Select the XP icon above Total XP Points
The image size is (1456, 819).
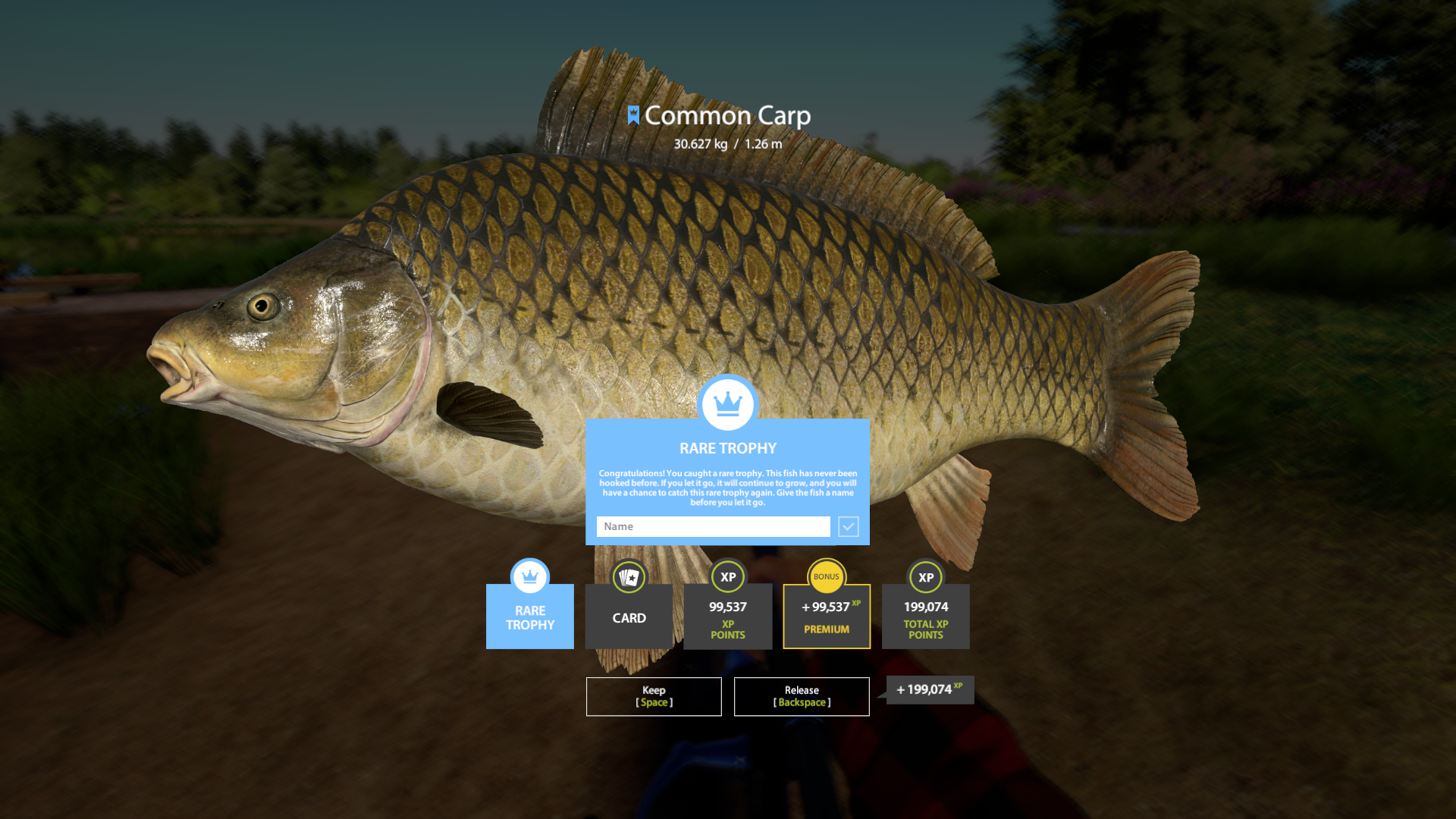pos(925,577)
